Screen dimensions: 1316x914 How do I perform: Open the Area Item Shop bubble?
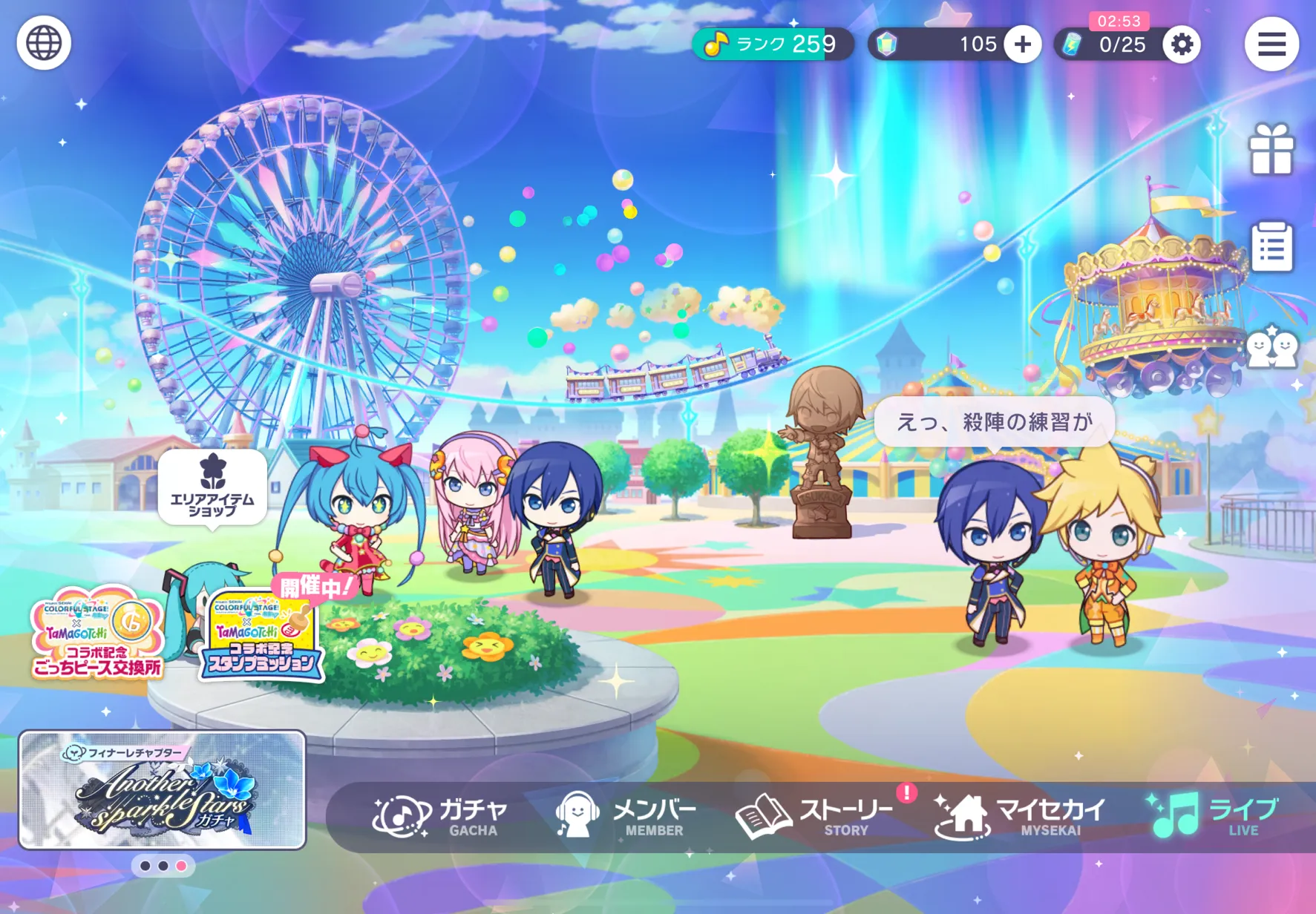[212, 487]
